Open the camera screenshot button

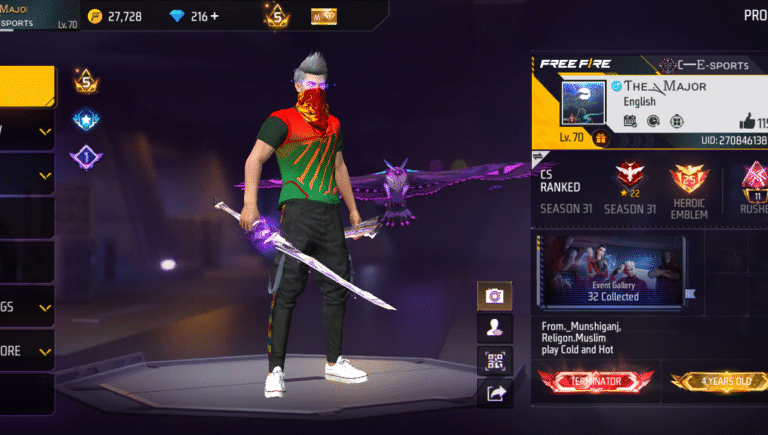(x=494, y=296)
